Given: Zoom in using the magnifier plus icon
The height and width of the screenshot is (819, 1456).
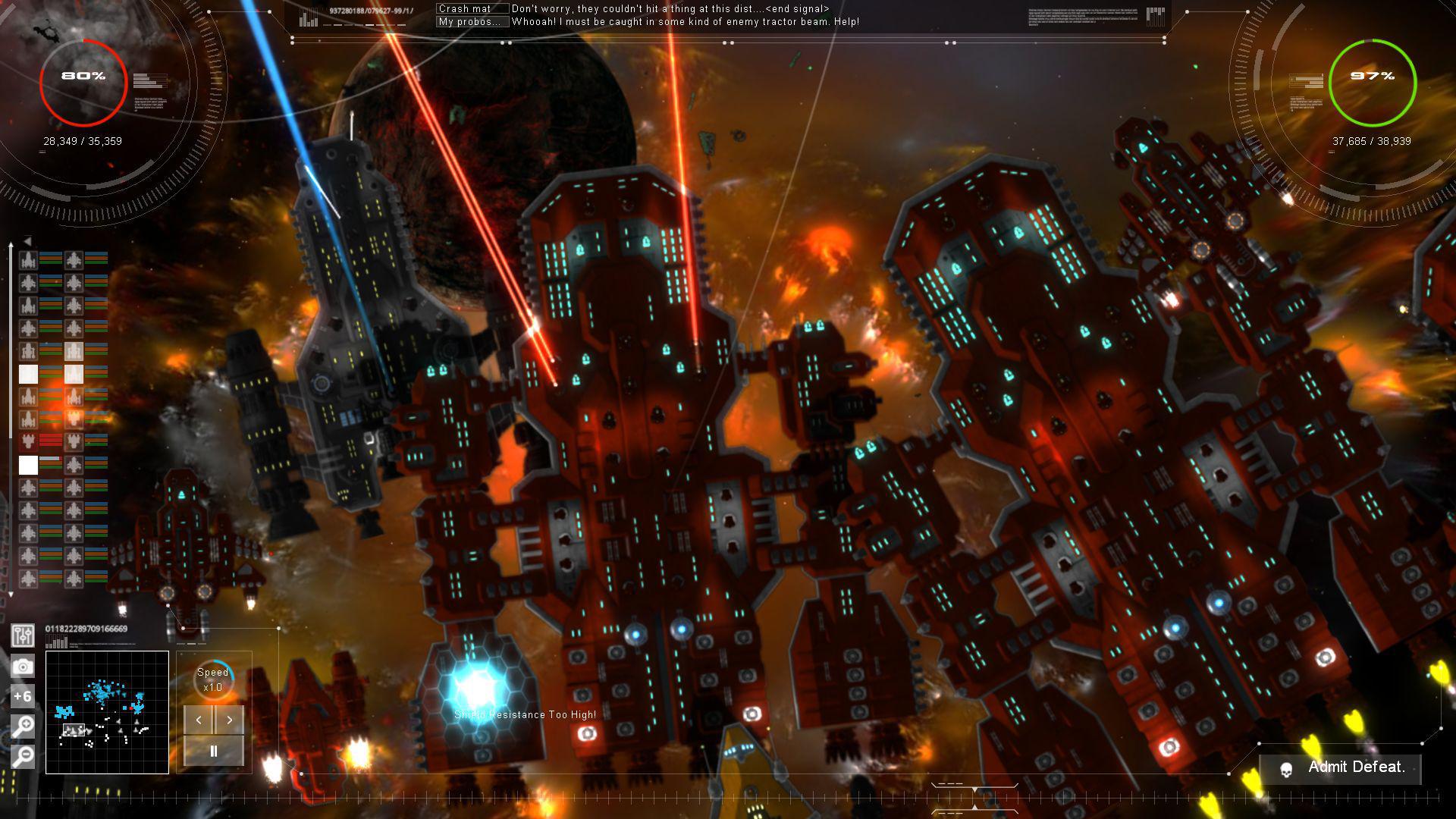Looking at the screenshot, I should 23,725.
